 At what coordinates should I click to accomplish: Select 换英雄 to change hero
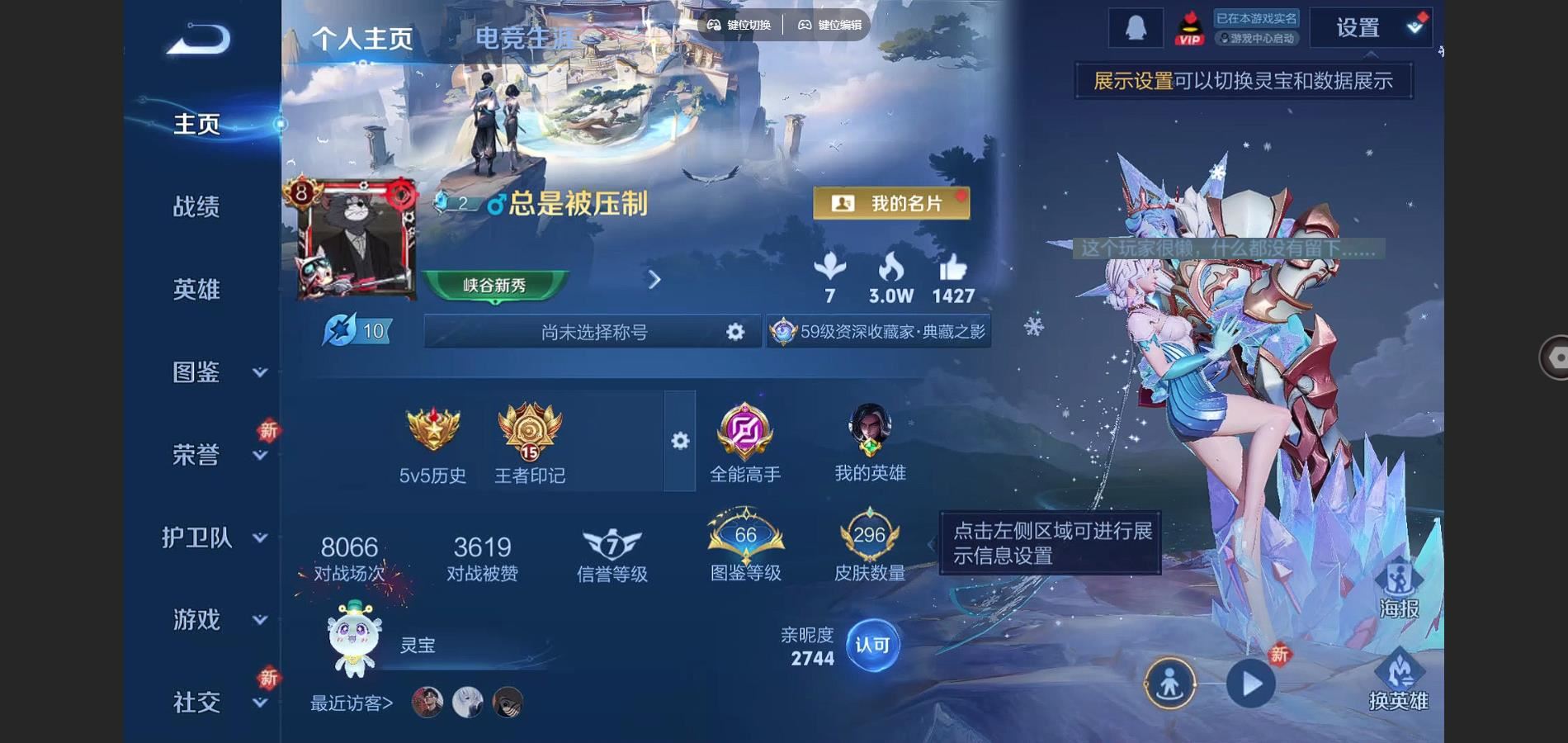(x=1398, y=682)
